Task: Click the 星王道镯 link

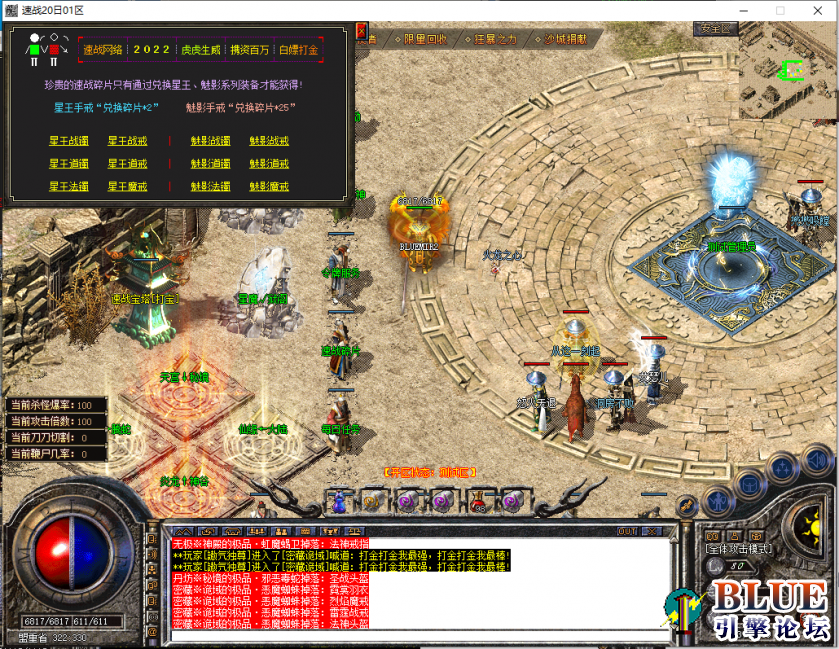Action: tap(69, 164)
